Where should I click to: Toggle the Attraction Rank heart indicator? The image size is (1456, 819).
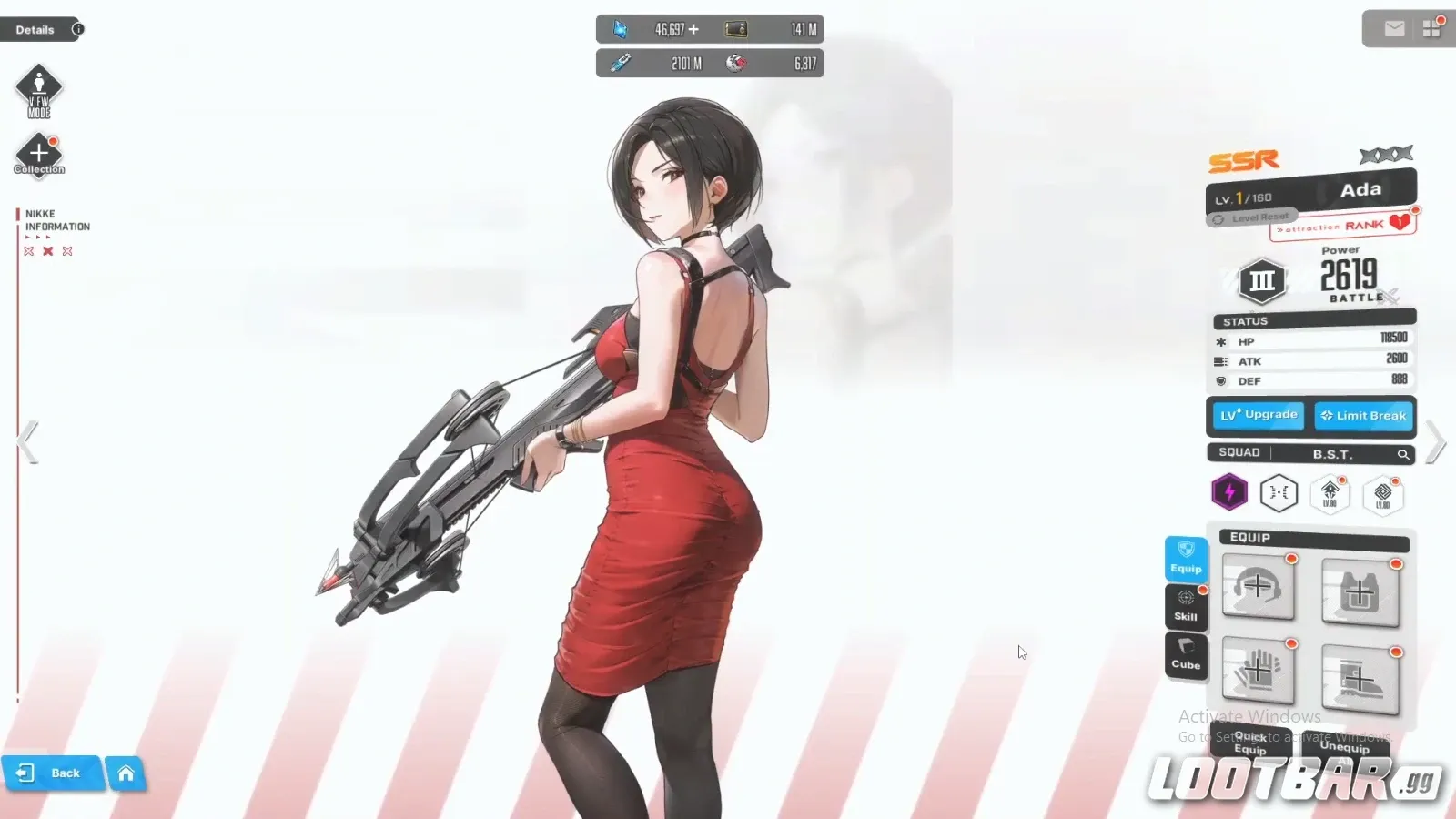[1400, 220]
